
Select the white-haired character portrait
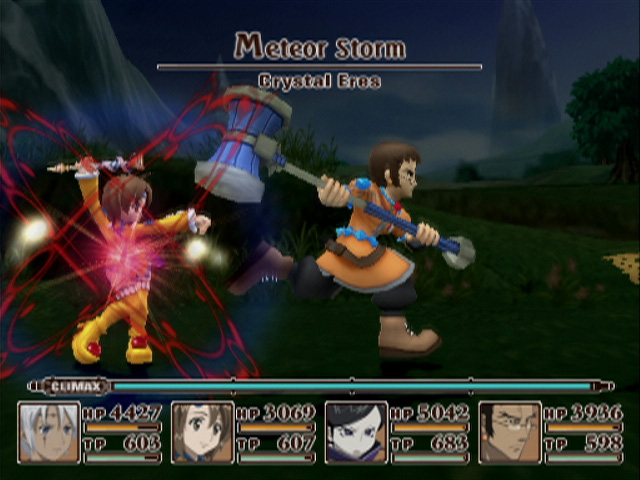[x=49, y=432]
